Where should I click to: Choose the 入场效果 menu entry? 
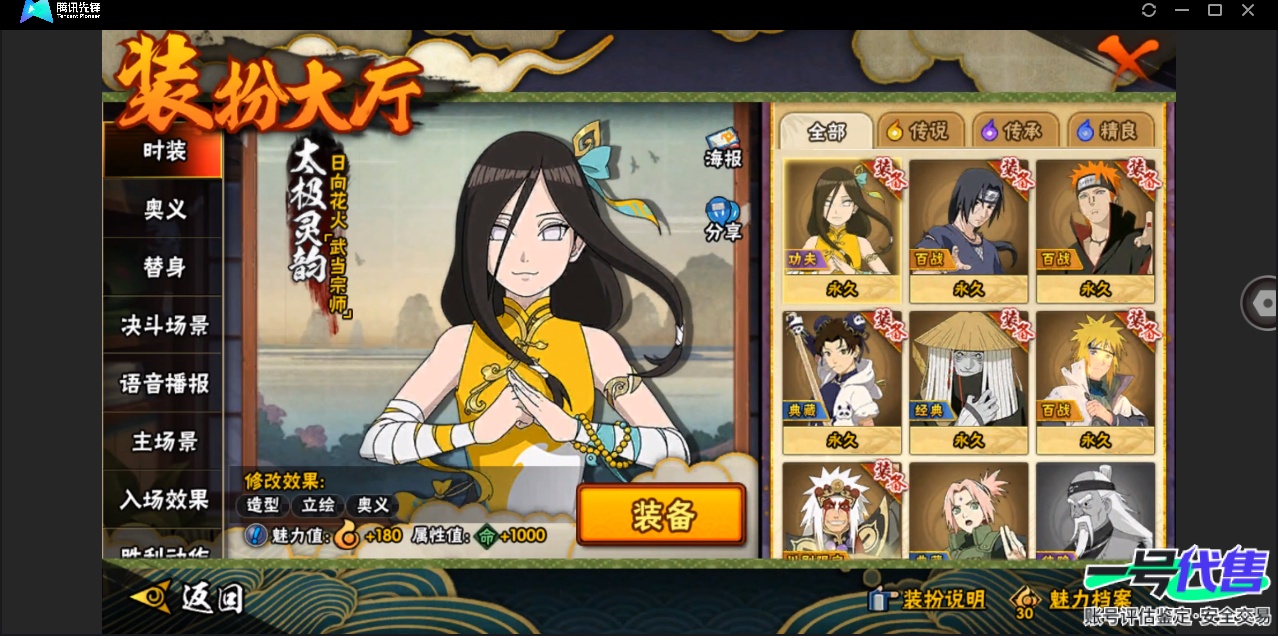click(164, 499)
